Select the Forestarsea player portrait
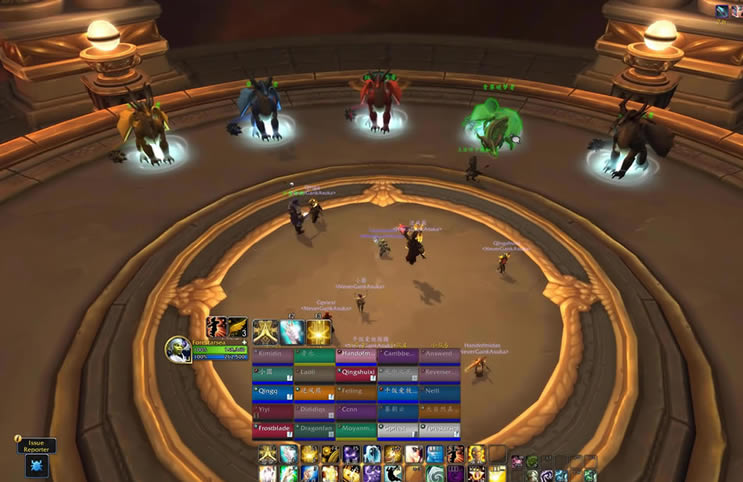 tap(177, 349)
